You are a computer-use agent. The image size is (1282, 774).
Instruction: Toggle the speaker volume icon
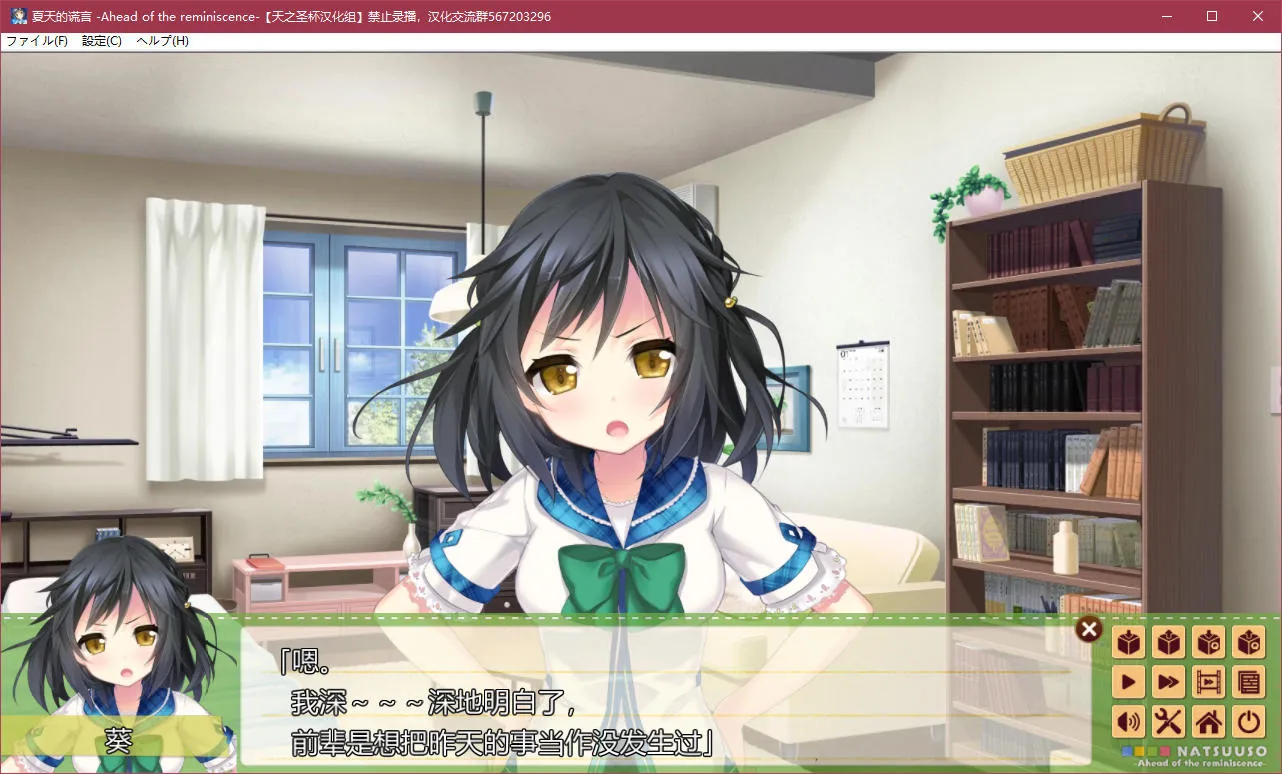pos(1128,721)
